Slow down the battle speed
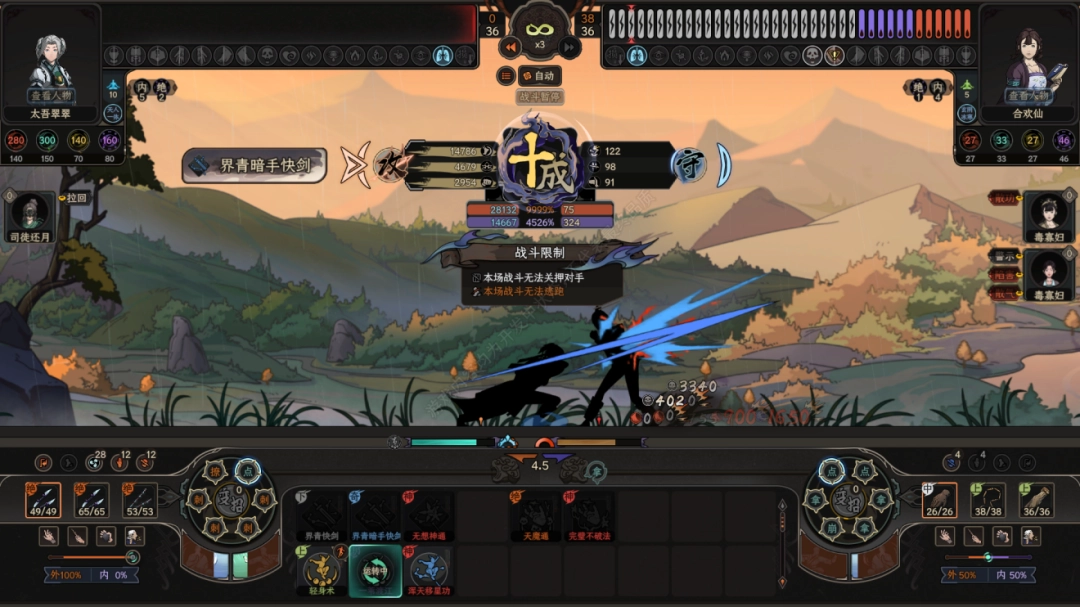 point(511,47)
